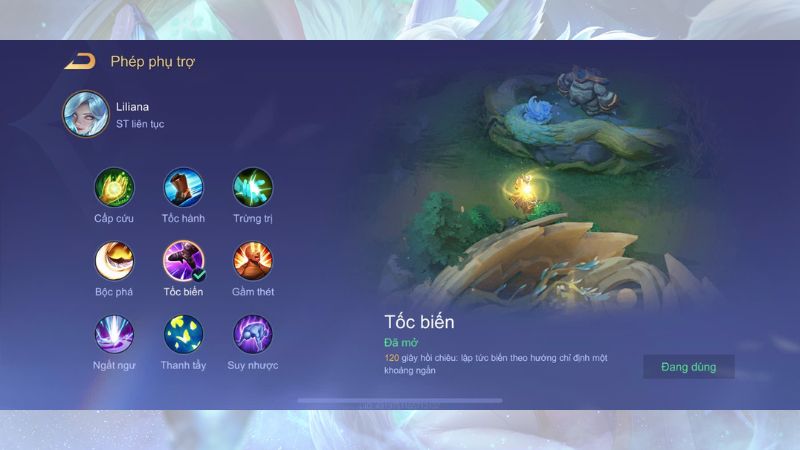This screenshot has width=800, height=450.
Task: Go back using the arrow button
Action: coord(80,62)
